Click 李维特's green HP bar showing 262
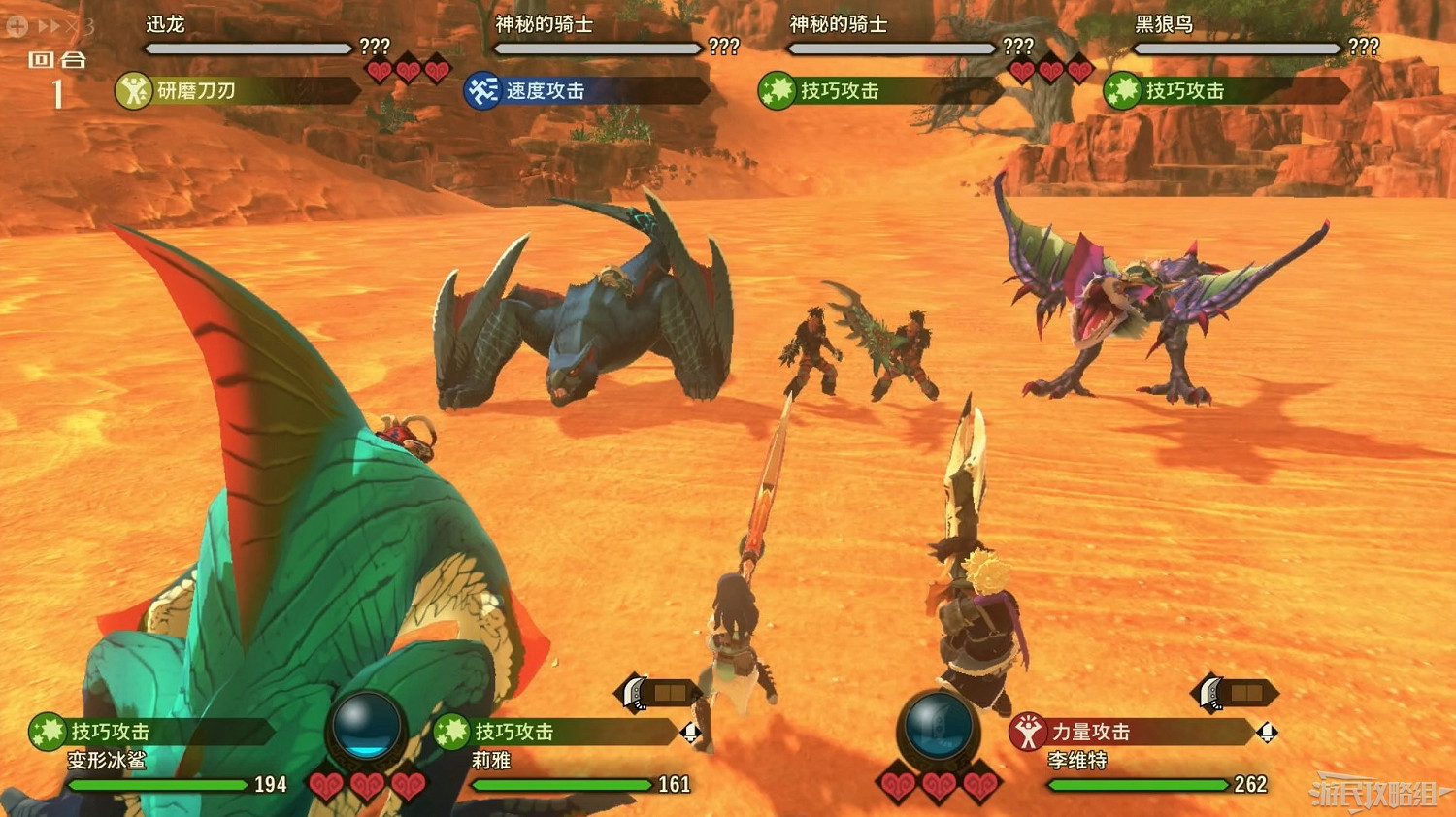The width and height of the screenshot is (1456, 817). click(1139, 783)
